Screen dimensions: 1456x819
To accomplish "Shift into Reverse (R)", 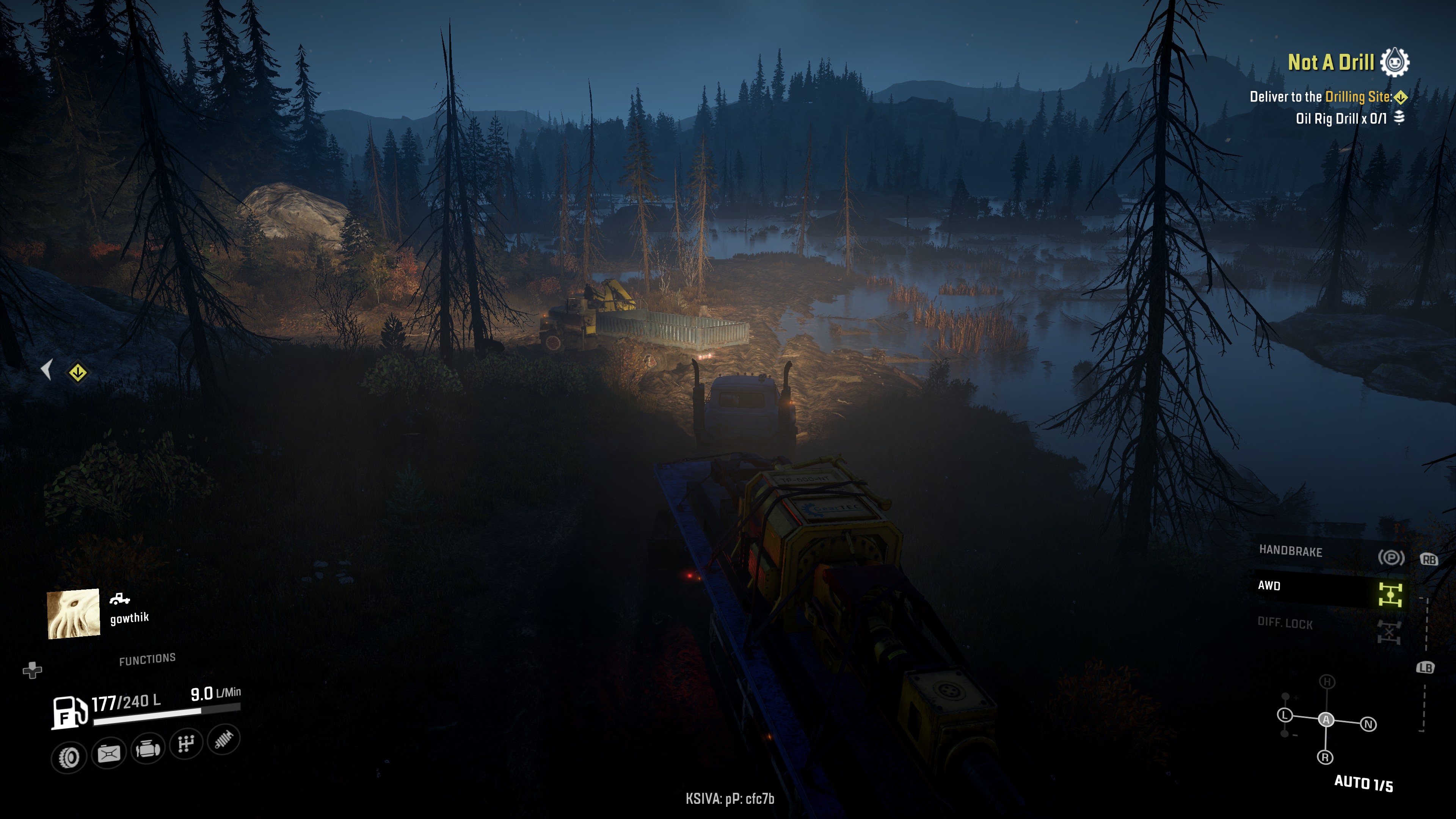I will [1326, 758].
